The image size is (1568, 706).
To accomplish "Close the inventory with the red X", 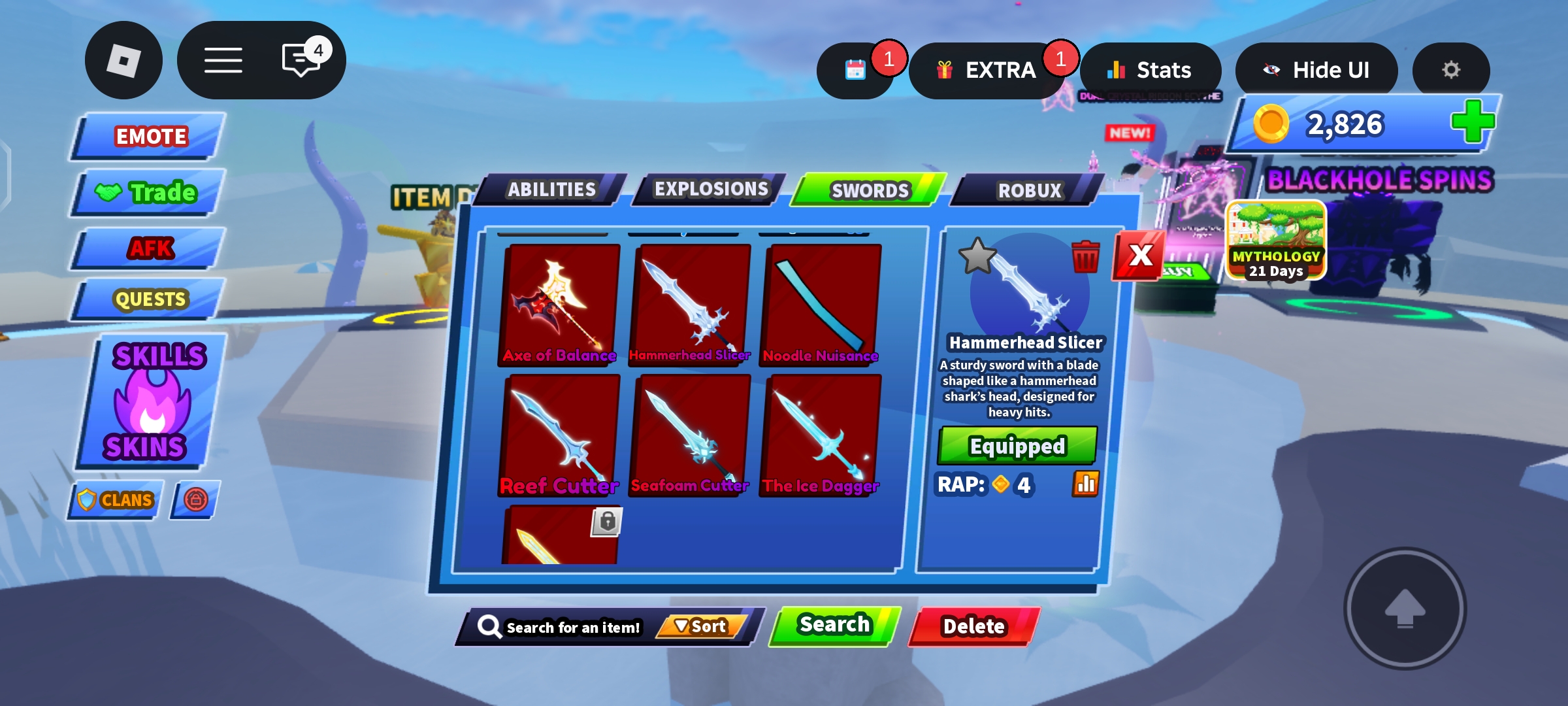I will pyautogui.click(x=1140, y=255).
